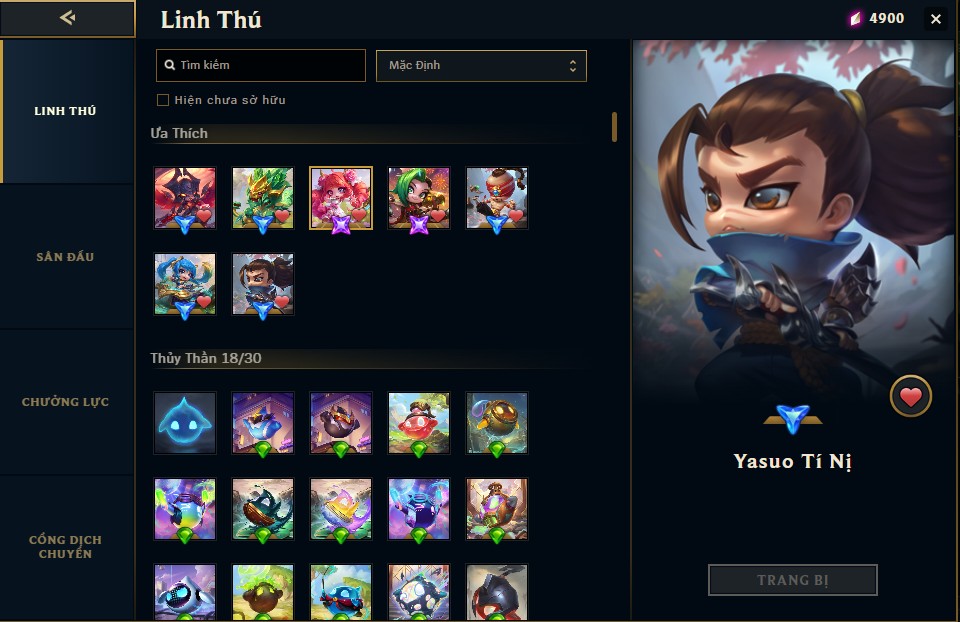960x622 pixels.
Task: Select the glowing blue default river sprite
Action: point(185,422)
